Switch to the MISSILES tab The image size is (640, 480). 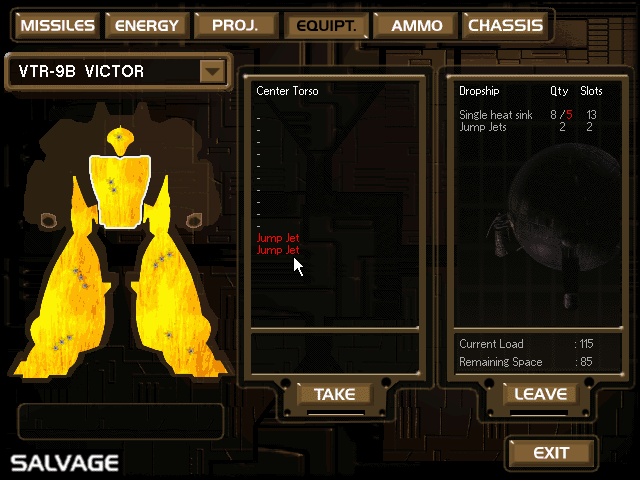pyautogui.click(x=57, y=26)
